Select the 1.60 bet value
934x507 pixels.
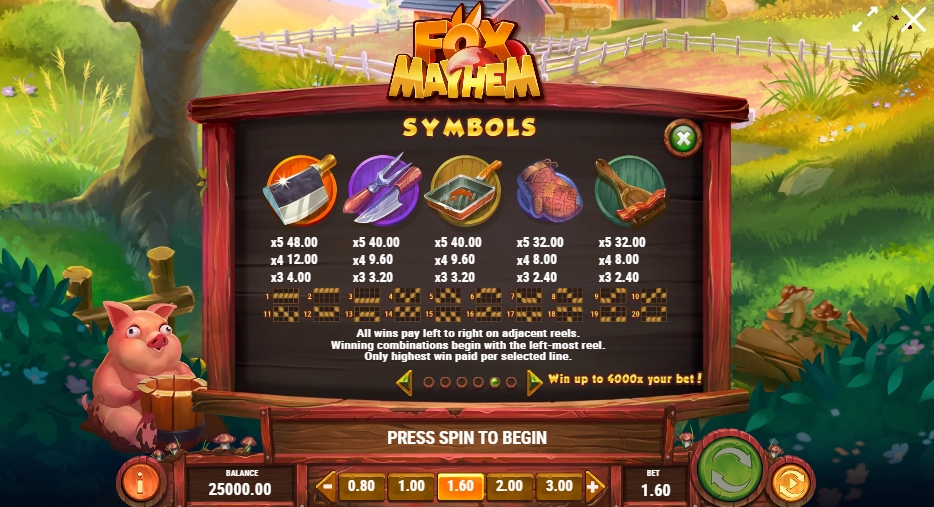coord(460,486)
